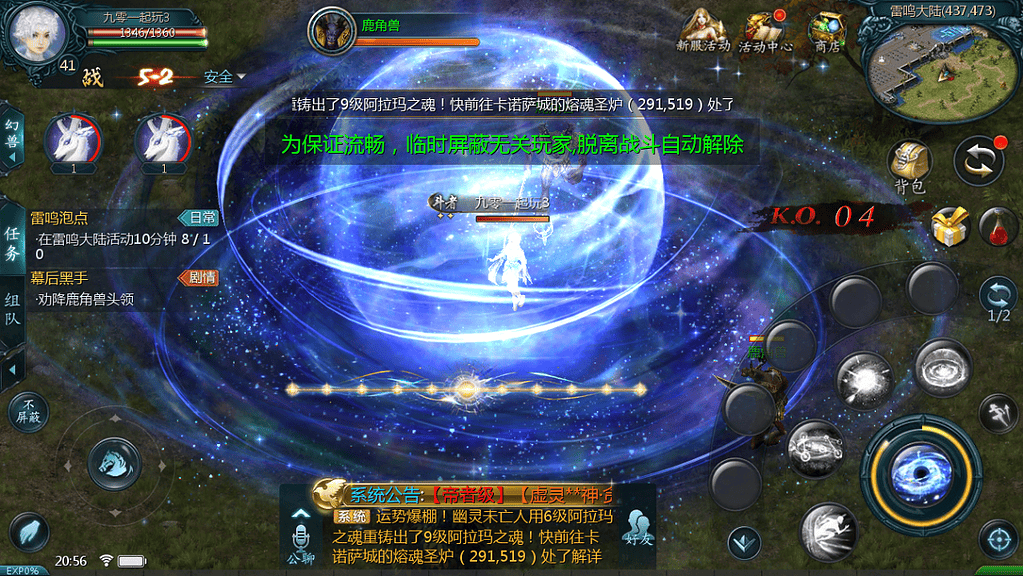Screen dimensions: 1023x576
Task: Open the 商店 shop
Action: click(x=827, y=31)
